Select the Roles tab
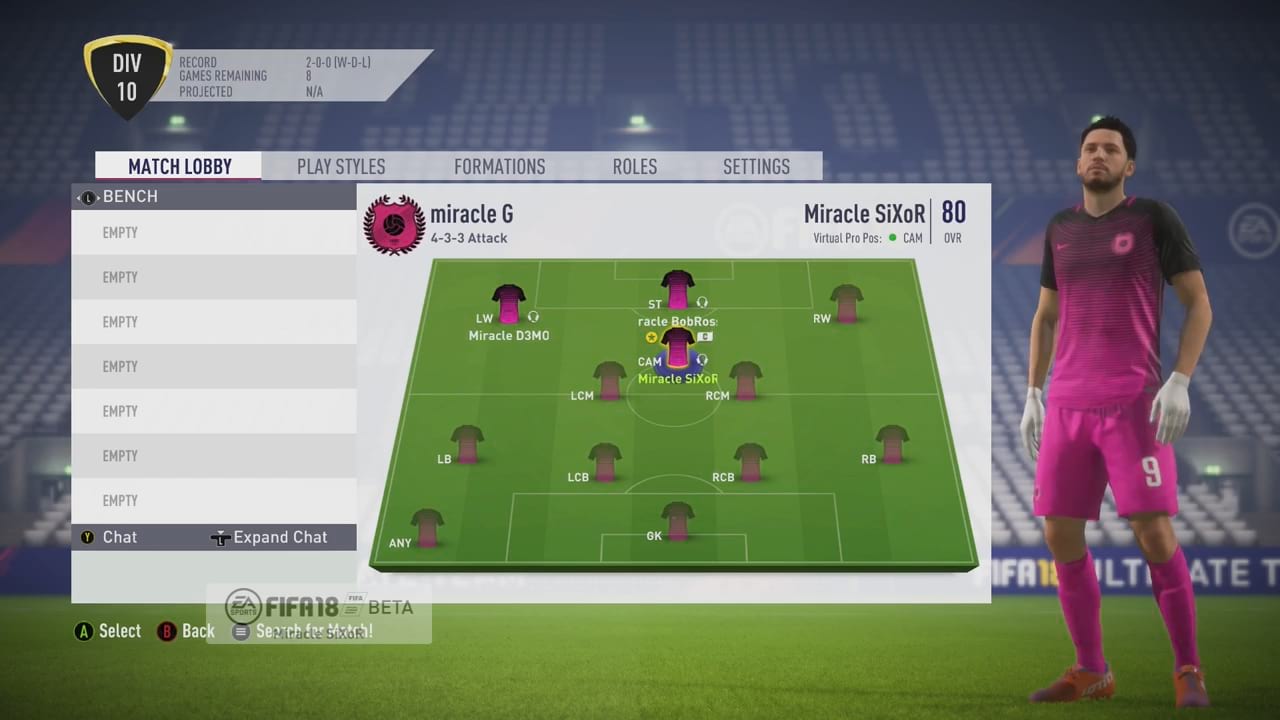 click(634, 166)
